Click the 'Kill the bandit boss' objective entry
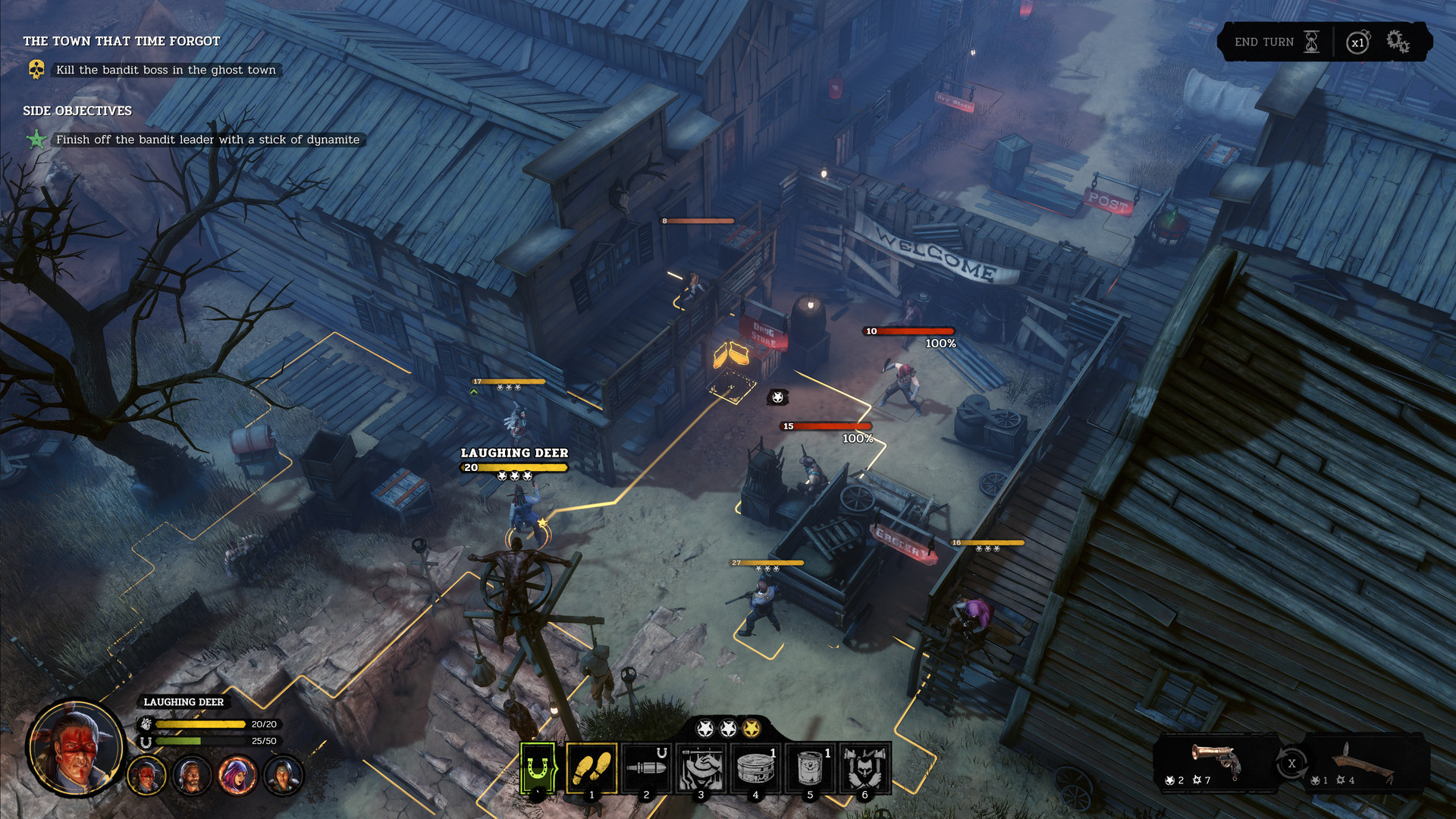Viewport: 1456px width, 819px height. pyautogui.click(x=165, y=70)
